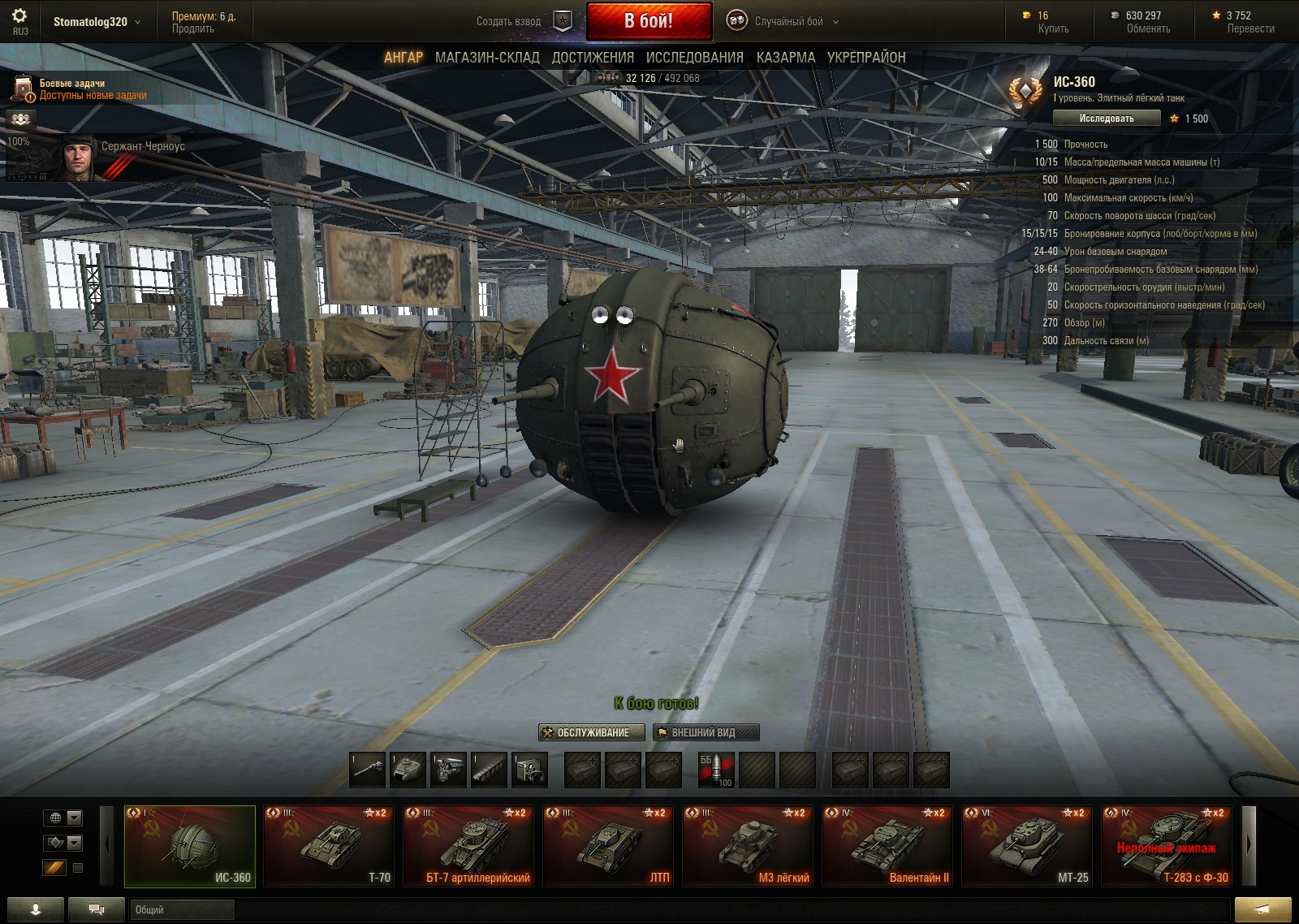Go to the ИССЛЕДОВАНИЯ tab
Image resolution: width=1299 pixels, height=924 pixels.
pyautogui.click(x=694, y=58)
